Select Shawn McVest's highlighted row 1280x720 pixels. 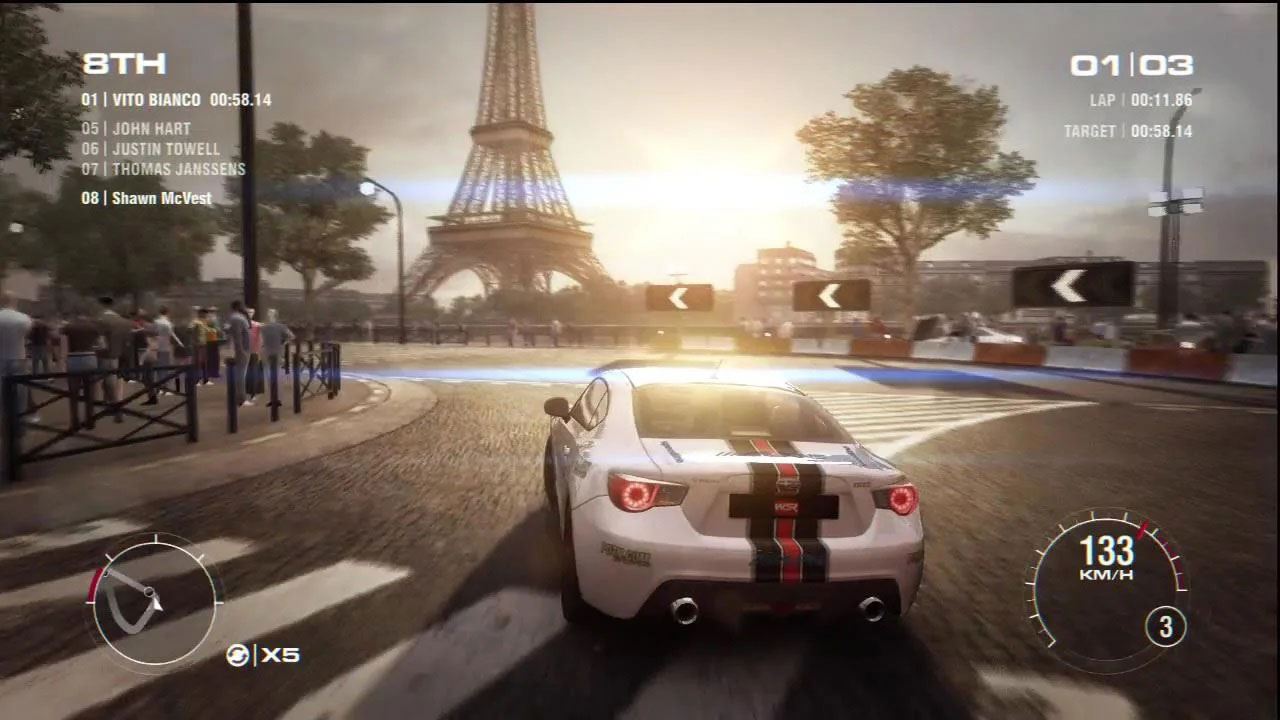[x=147, y=198]
